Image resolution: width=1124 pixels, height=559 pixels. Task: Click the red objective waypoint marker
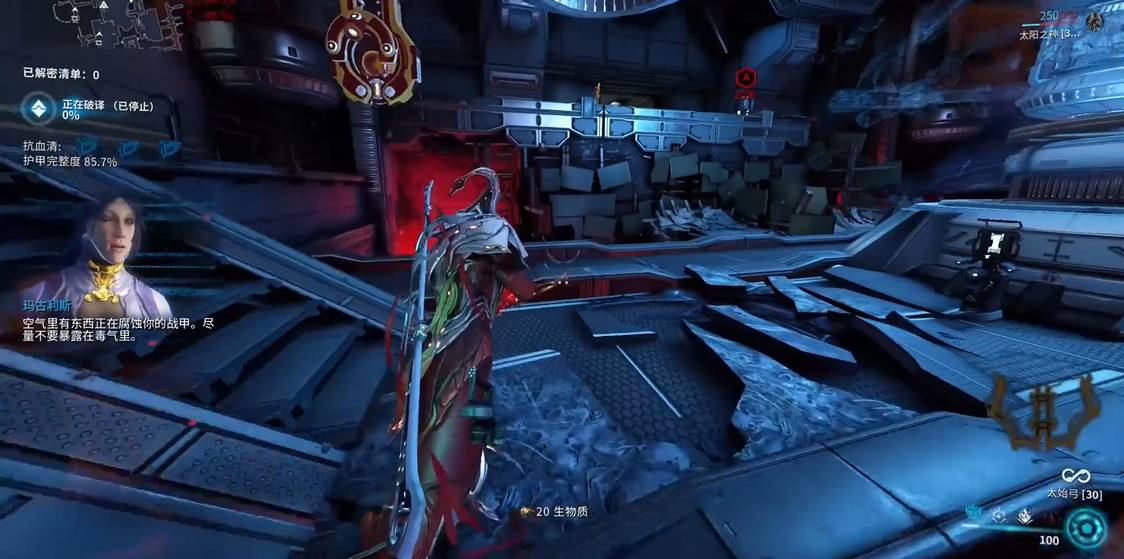pos(745,79)
